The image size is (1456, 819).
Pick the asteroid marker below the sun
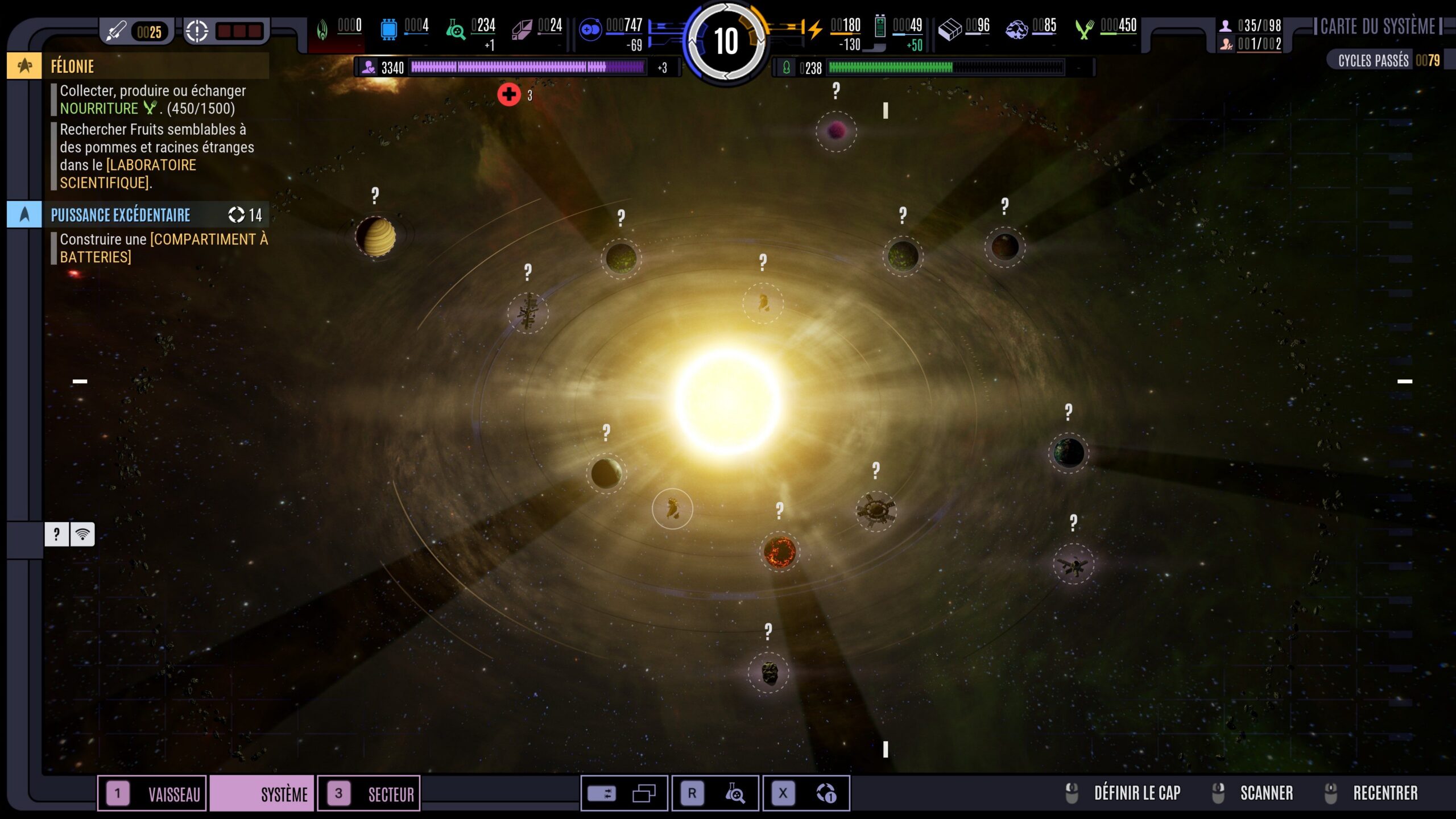point(769,673)
